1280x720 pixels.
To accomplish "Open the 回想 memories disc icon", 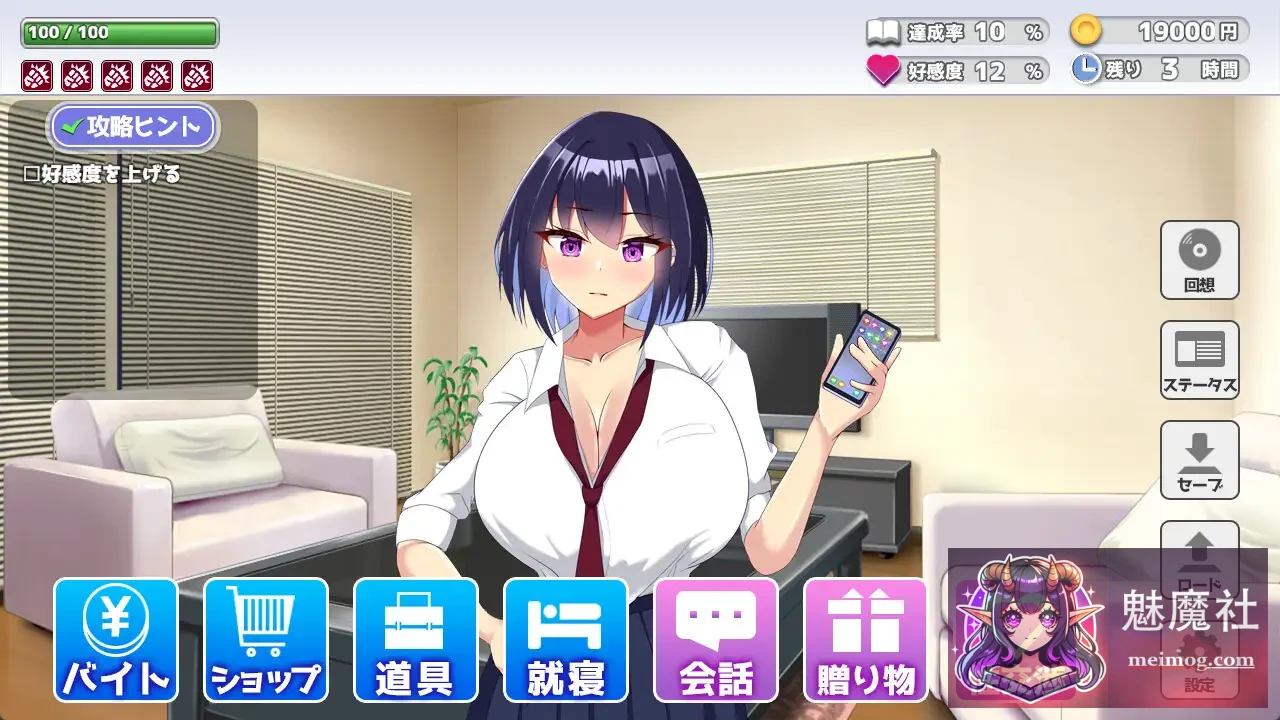I will point(1199,260).
